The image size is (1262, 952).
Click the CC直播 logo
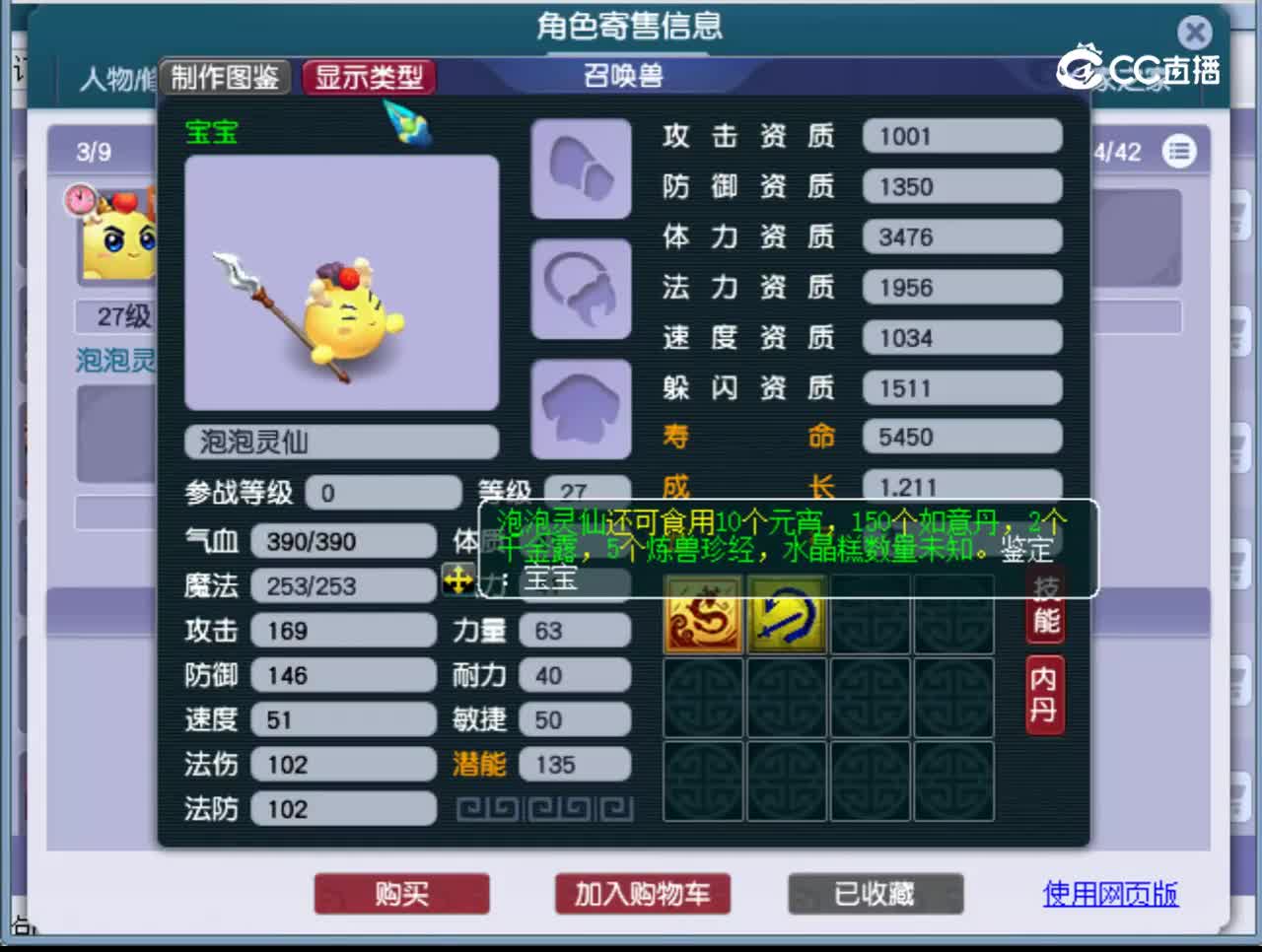point(1141,62)
